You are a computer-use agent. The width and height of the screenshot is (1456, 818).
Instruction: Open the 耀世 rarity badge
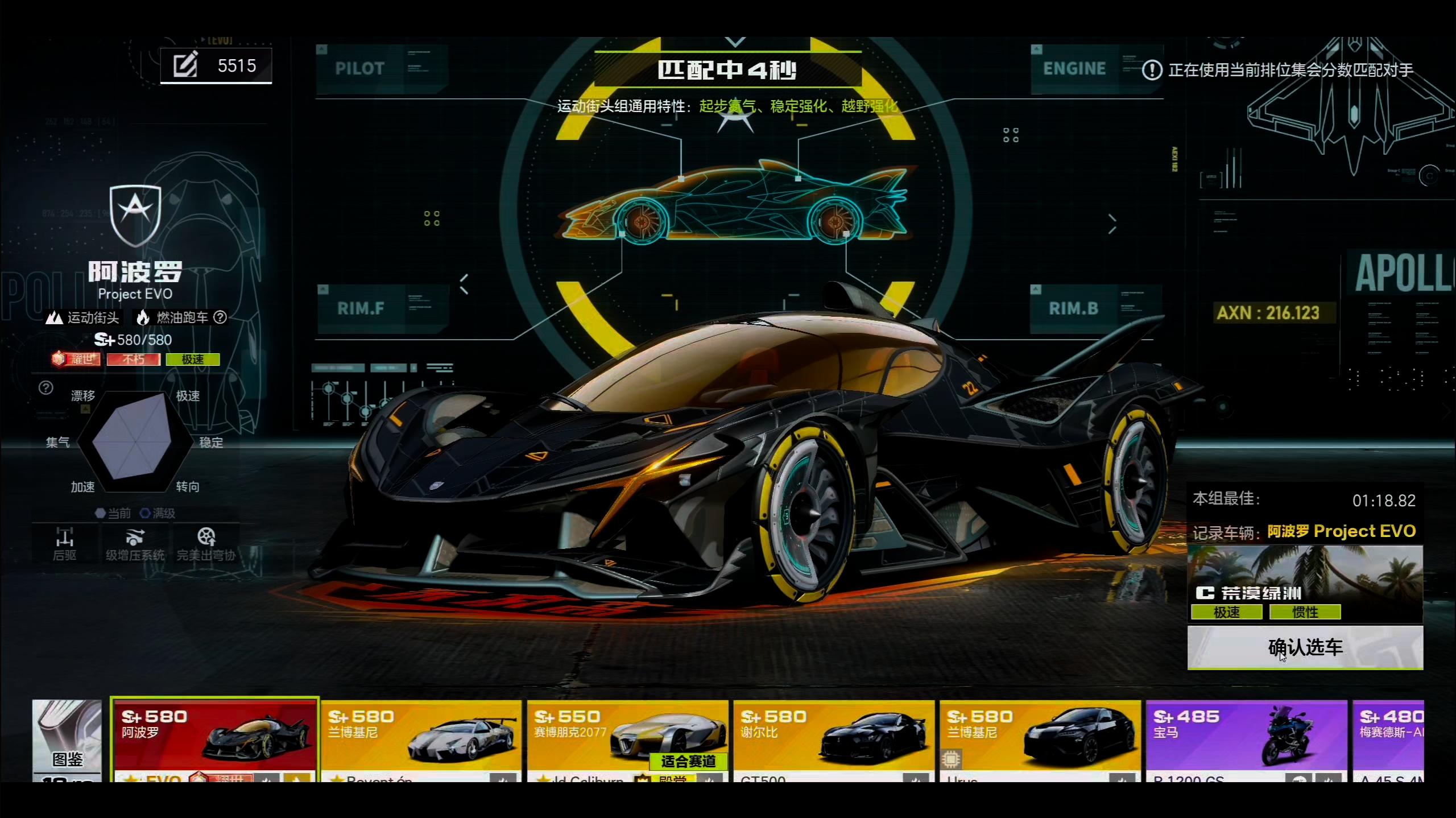(76, 360)
